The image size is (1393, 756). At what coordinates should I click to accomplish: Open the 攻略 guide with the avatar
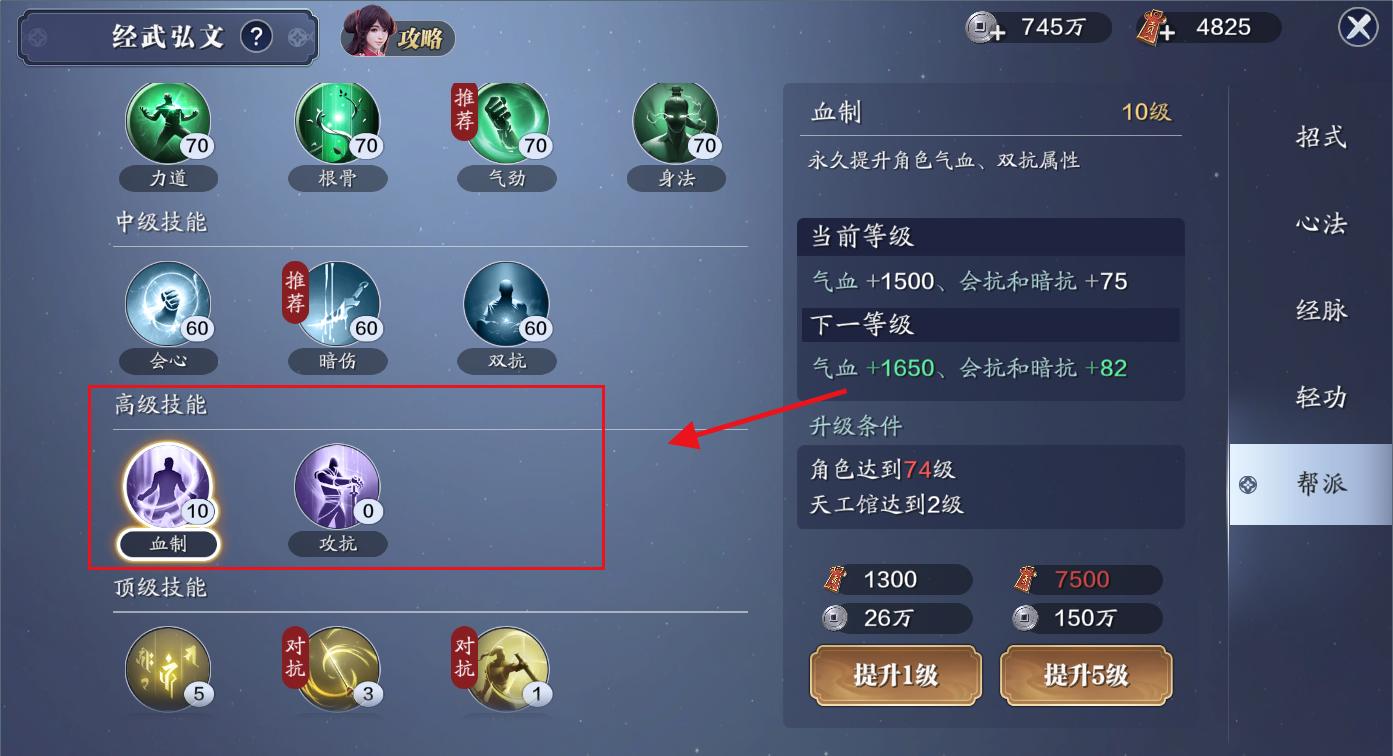point(397,35)
